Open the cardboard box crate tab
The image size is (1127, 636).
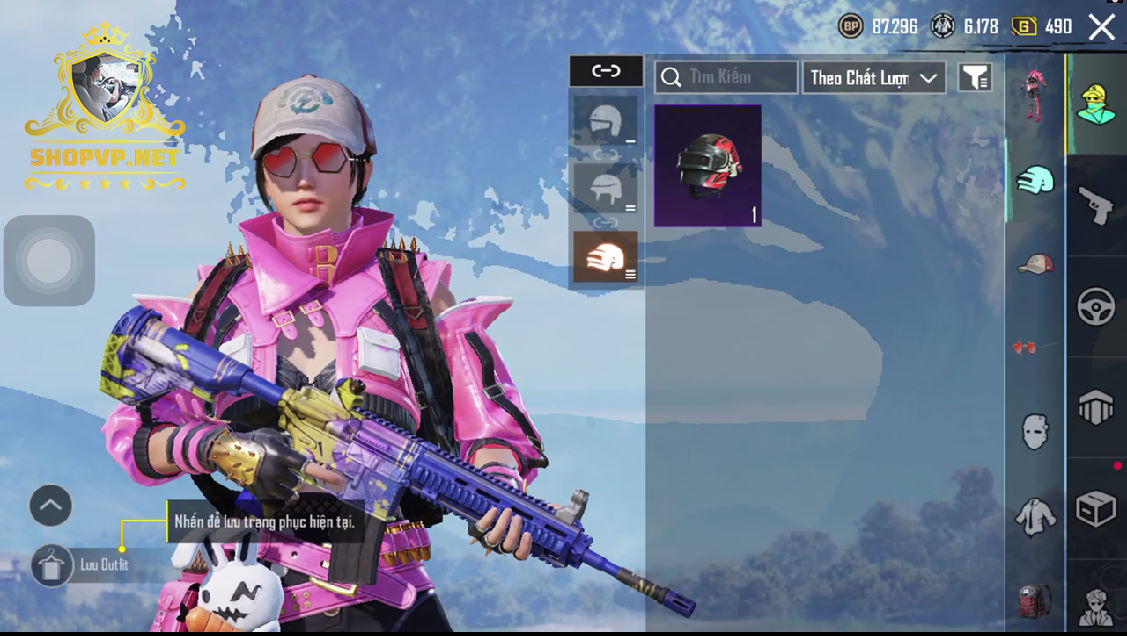[x=1096, y=509]
